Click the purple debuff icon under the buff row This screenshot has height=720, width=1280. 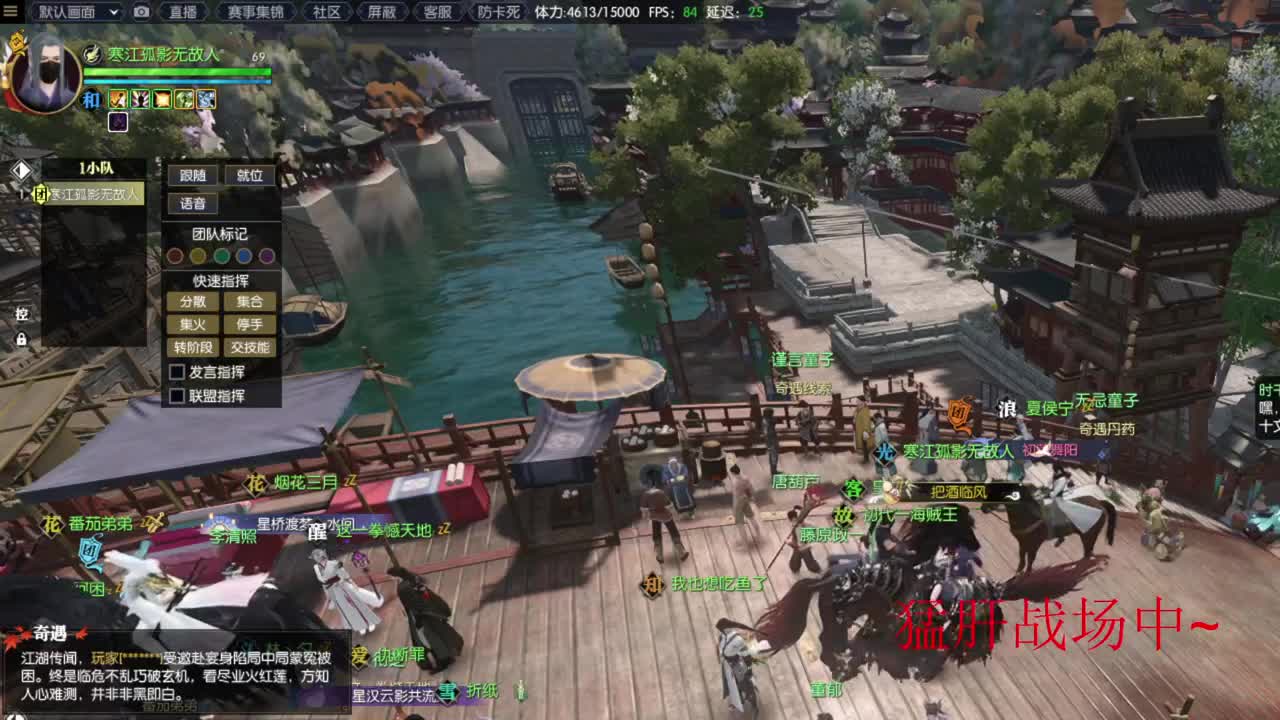[x=118, y=121]
